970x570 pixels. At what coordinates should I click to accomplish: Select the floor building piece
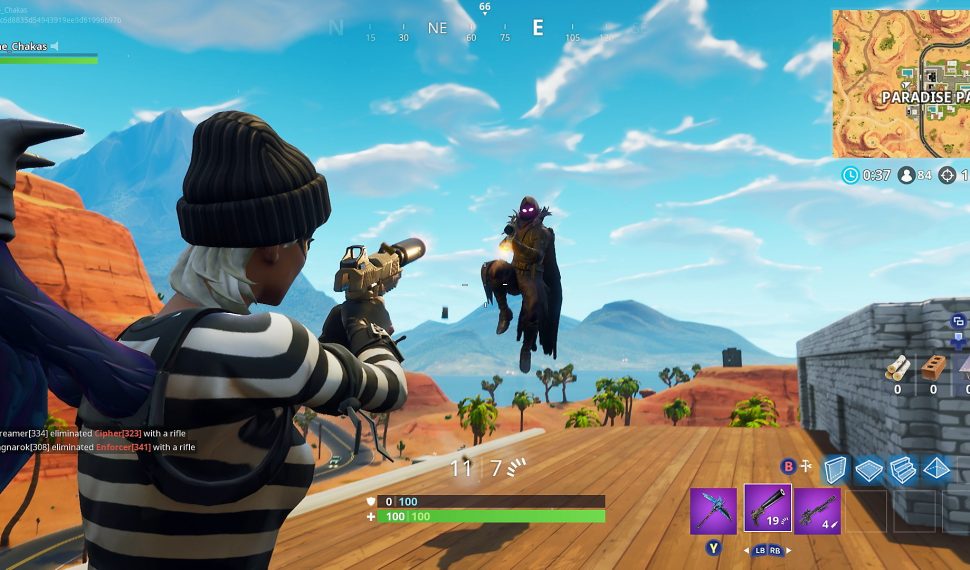click(869, 470)
